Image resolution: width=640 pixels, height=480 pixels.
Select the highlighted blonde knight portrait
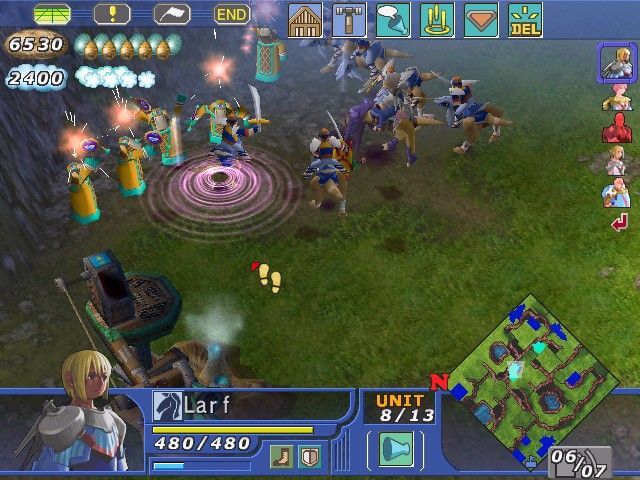click(614, 62)
